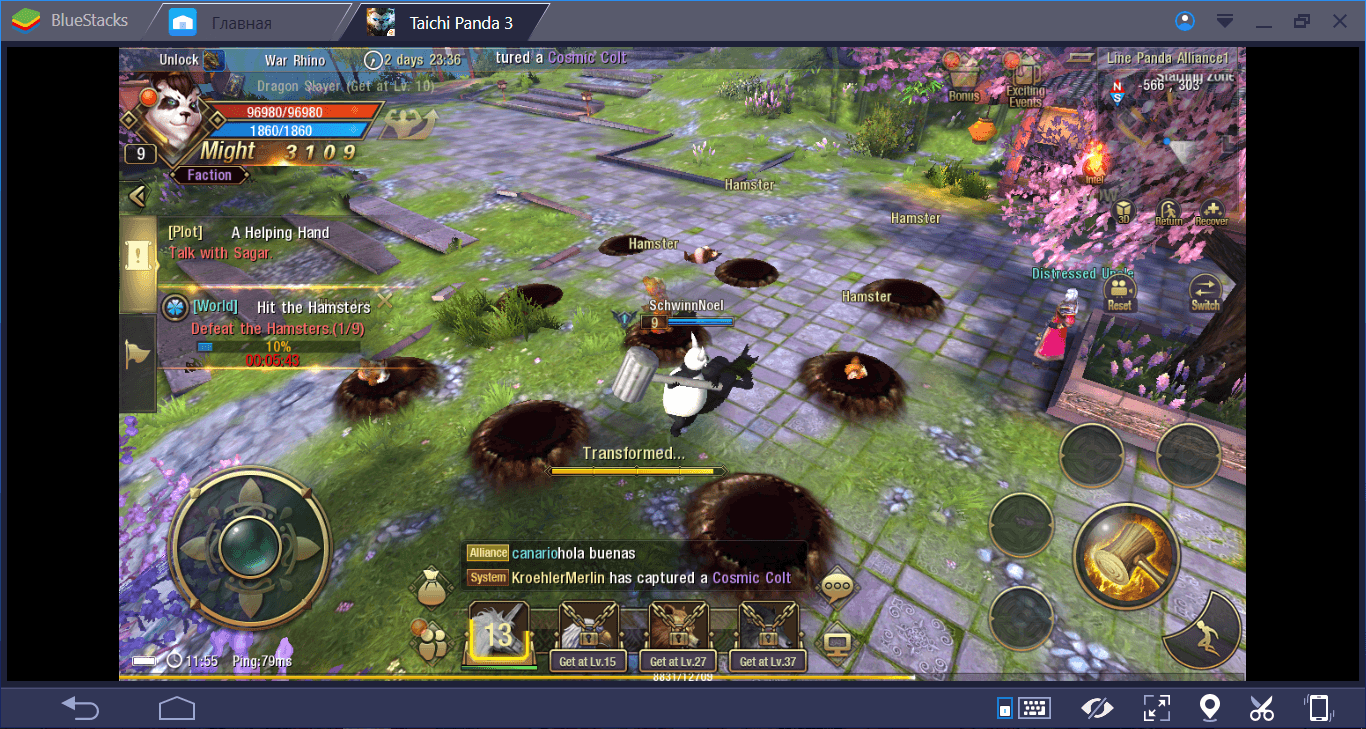Open the bag inventory icon

pos(433,587)
